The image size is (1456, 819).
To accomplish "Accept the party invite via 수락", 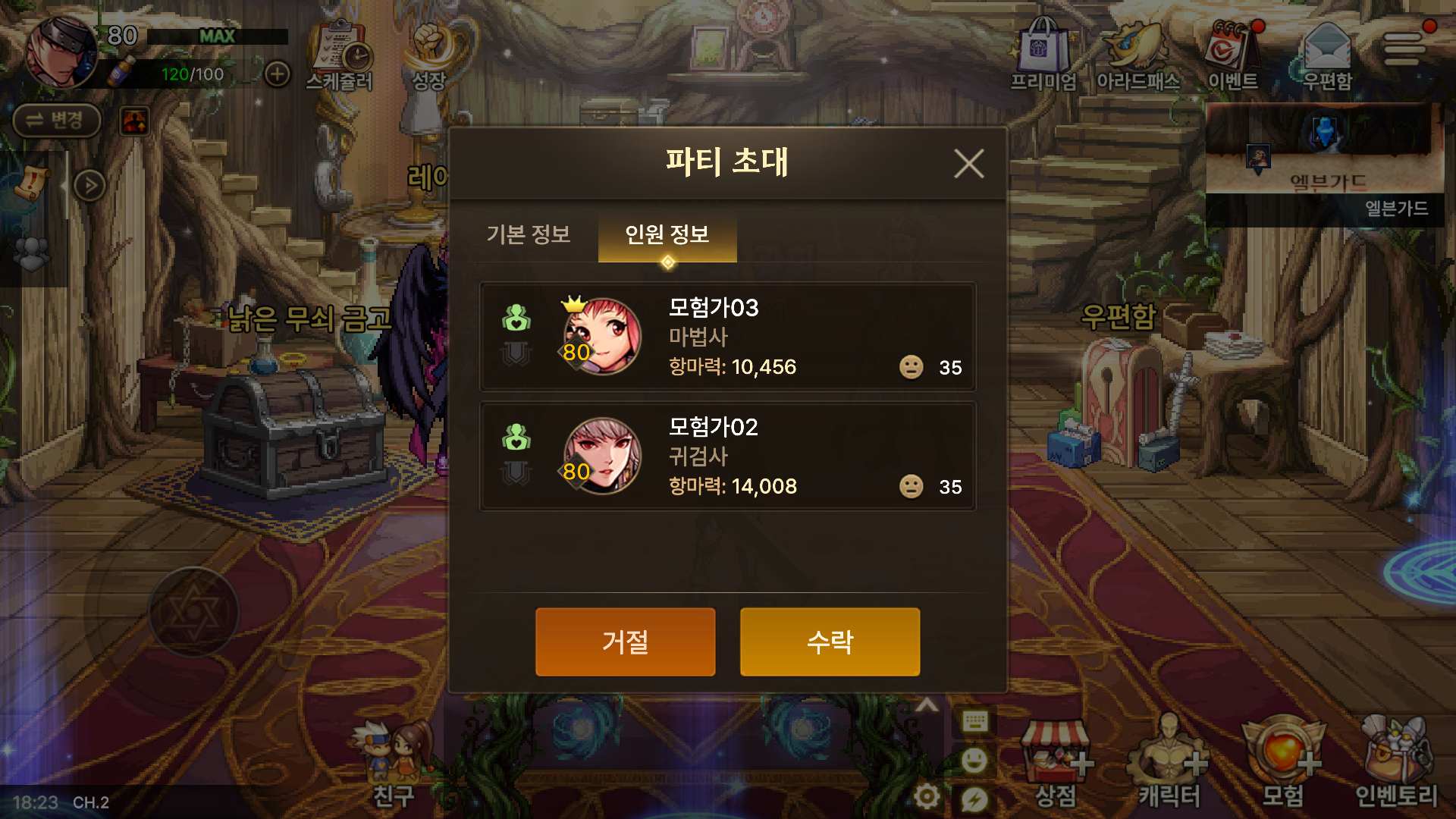I will (x=829, y=641).
